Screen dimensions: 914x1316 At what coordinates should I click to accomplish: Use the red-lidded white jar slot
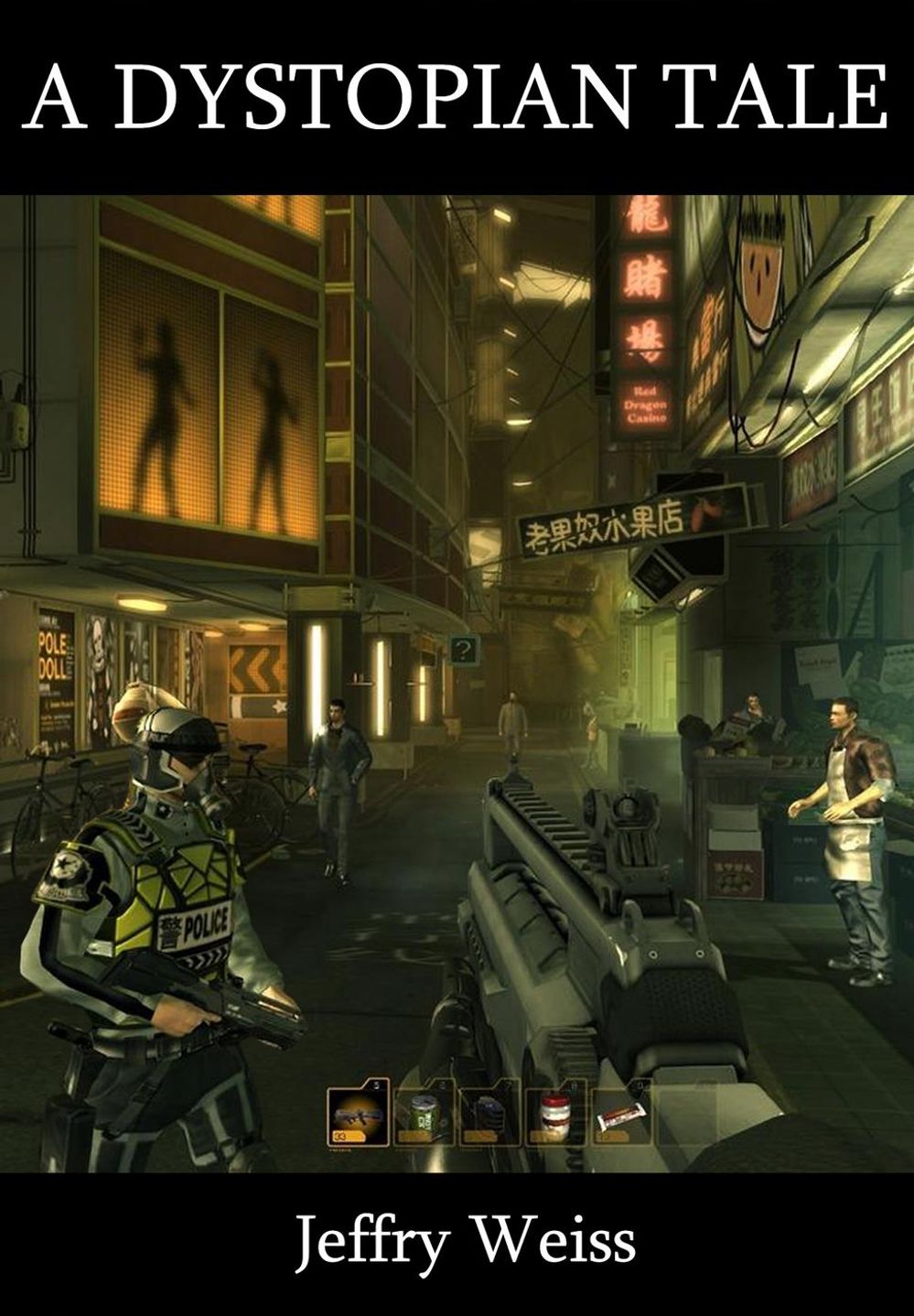click(555, 1115)
